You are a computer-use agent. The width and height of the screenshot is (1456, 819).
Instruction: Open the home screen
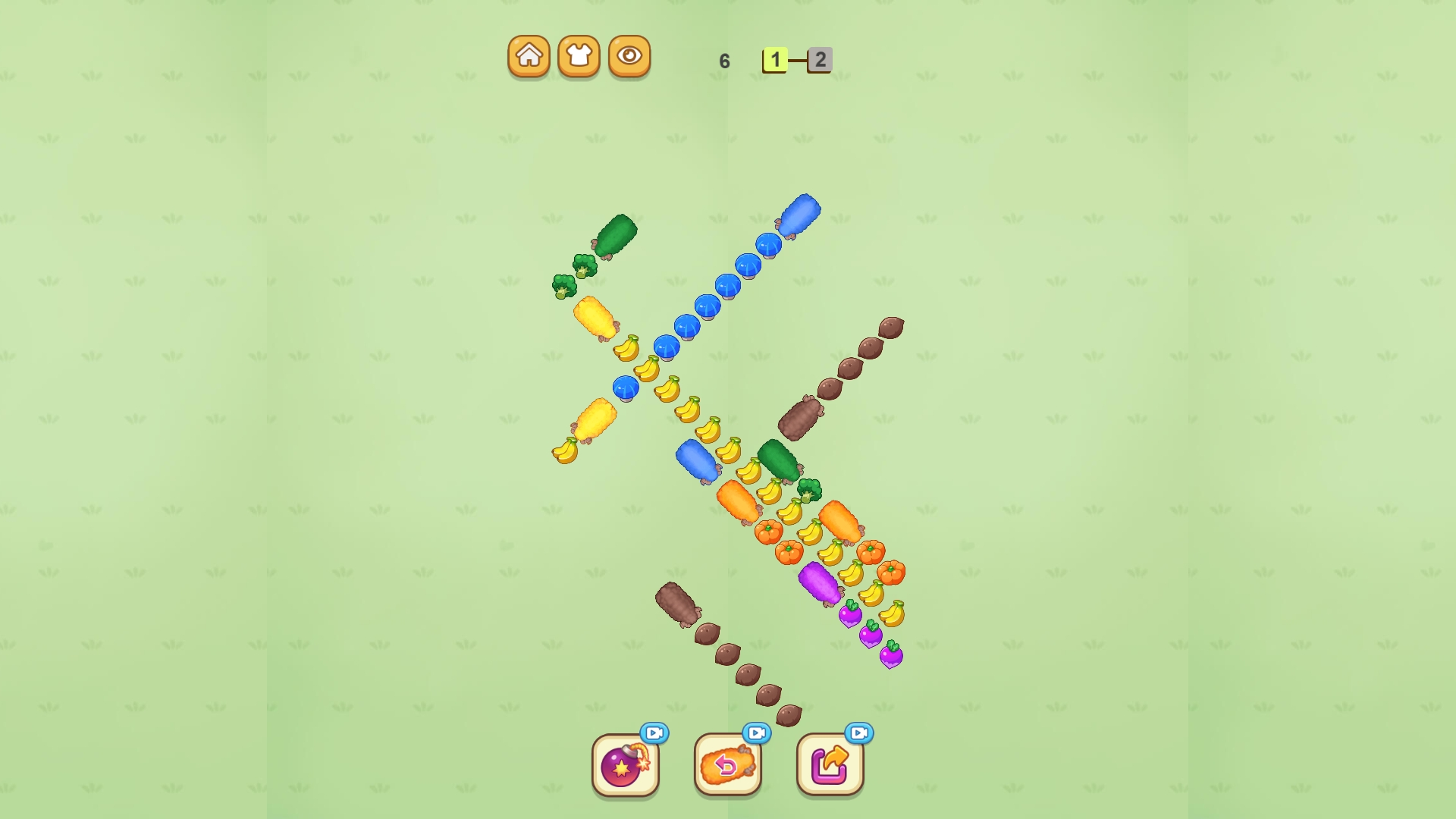tap(529, 55)
